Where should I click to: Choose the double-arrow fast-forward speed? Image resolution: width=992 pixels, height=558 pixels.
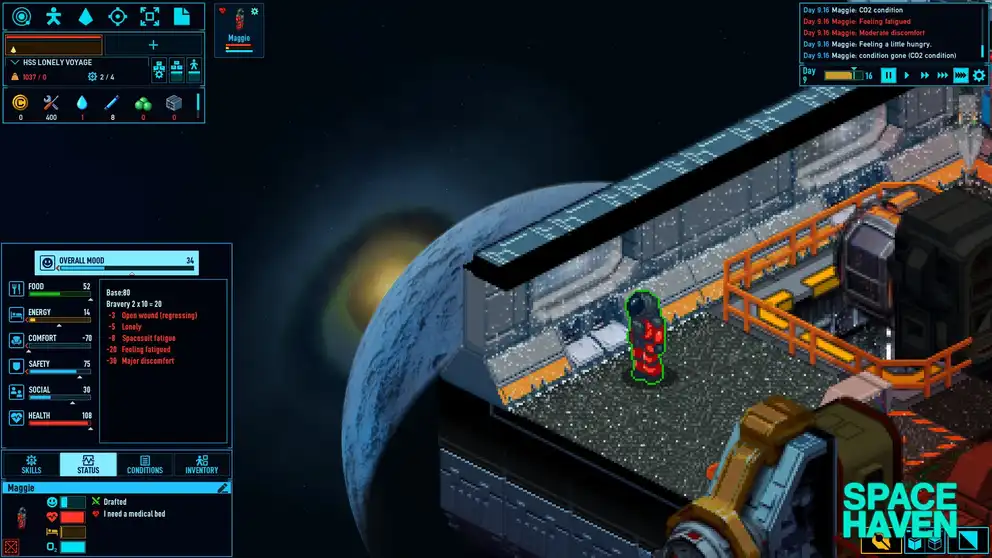(x=923, y=75)
